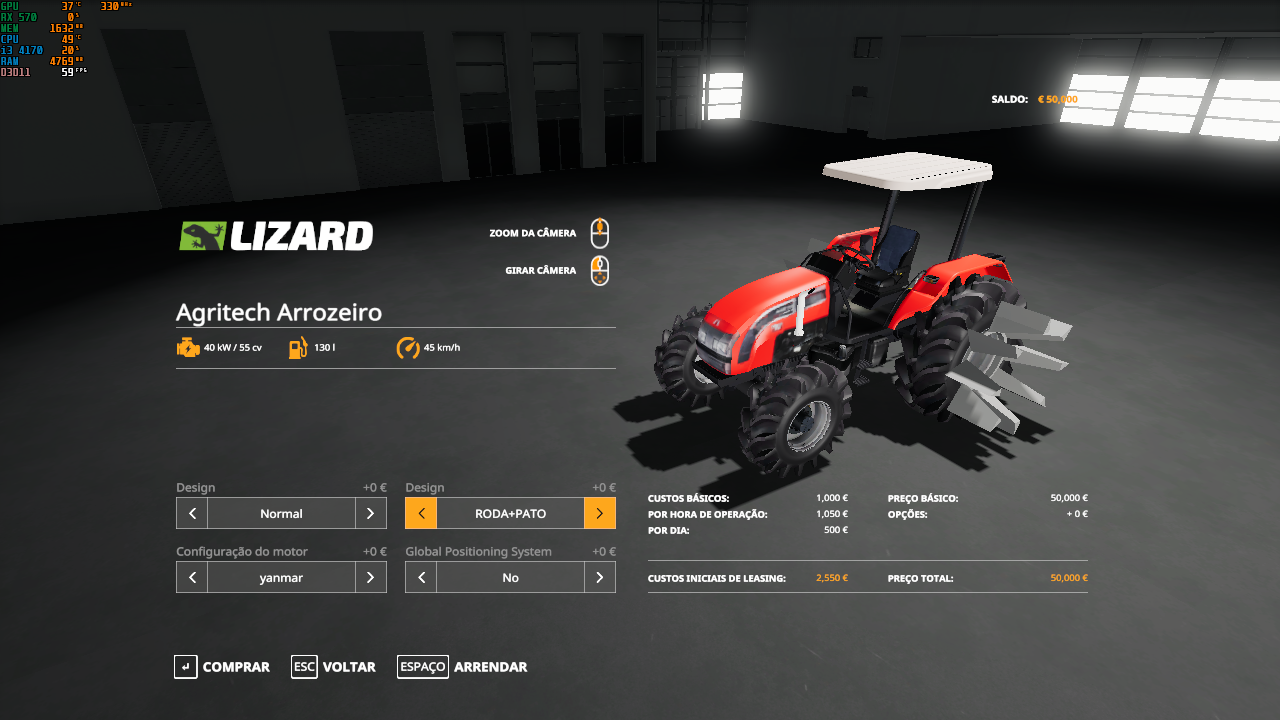Click the engine power icon showing 40 kW

(x=189, y=347)
